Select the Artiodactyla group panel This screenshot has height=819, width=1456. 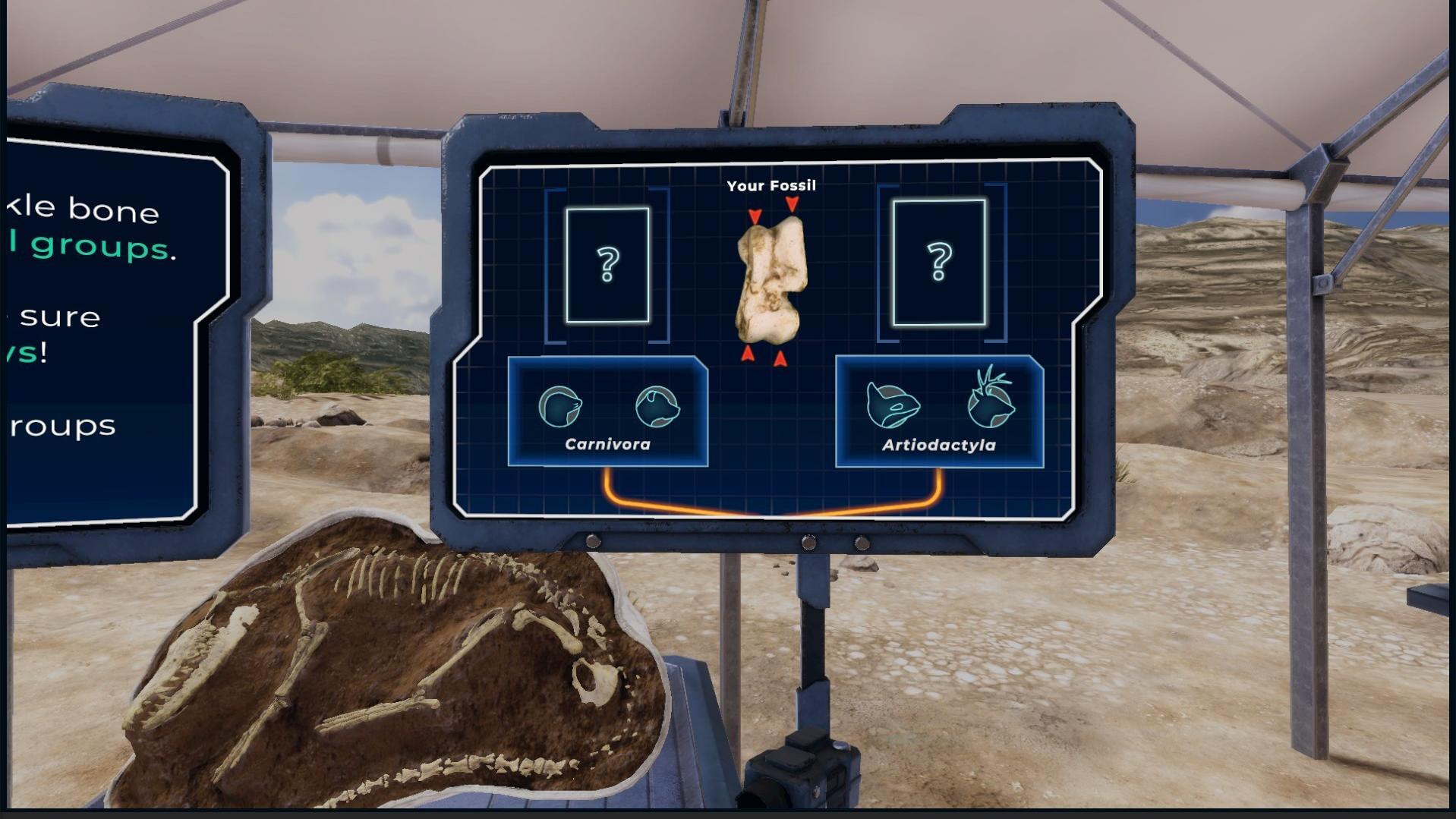(x=939, y=412)
